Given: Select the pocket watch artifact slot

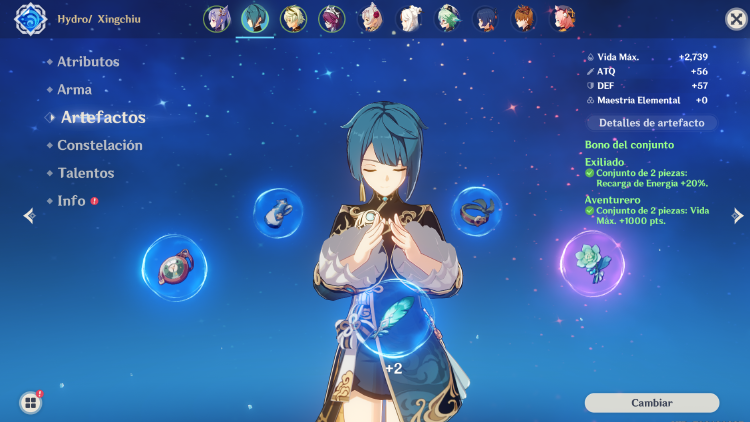Looking at the screenshot, I should (174, 267).
